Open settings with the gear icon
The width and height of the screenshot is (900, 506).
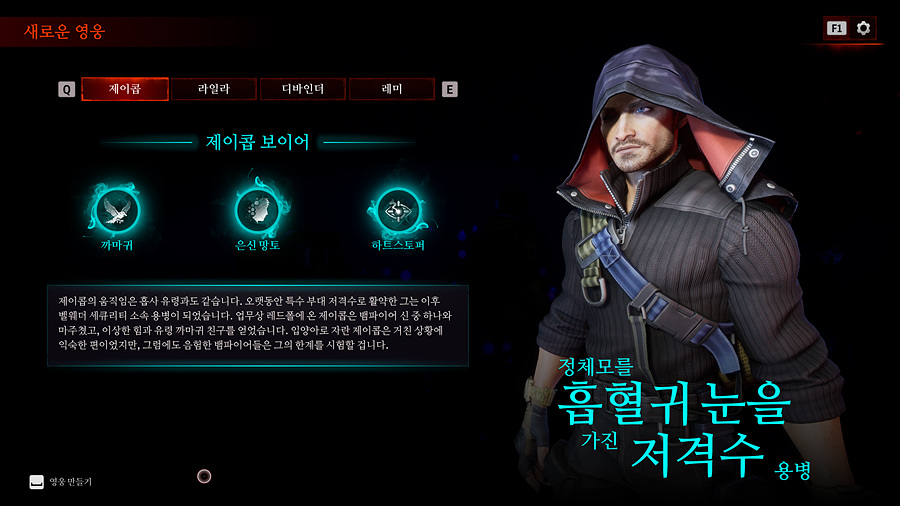point(864,28)
